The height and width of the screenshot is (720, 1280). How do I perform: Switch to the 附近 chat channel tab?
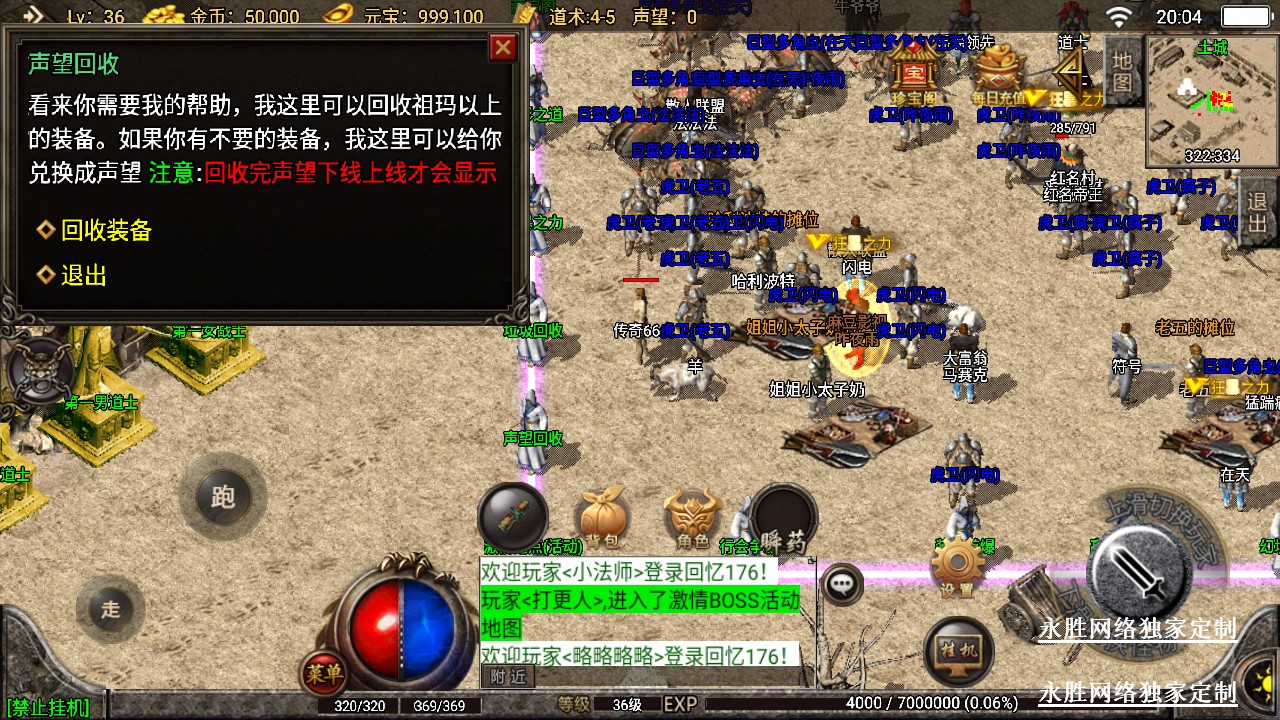[x=509, y=677]
